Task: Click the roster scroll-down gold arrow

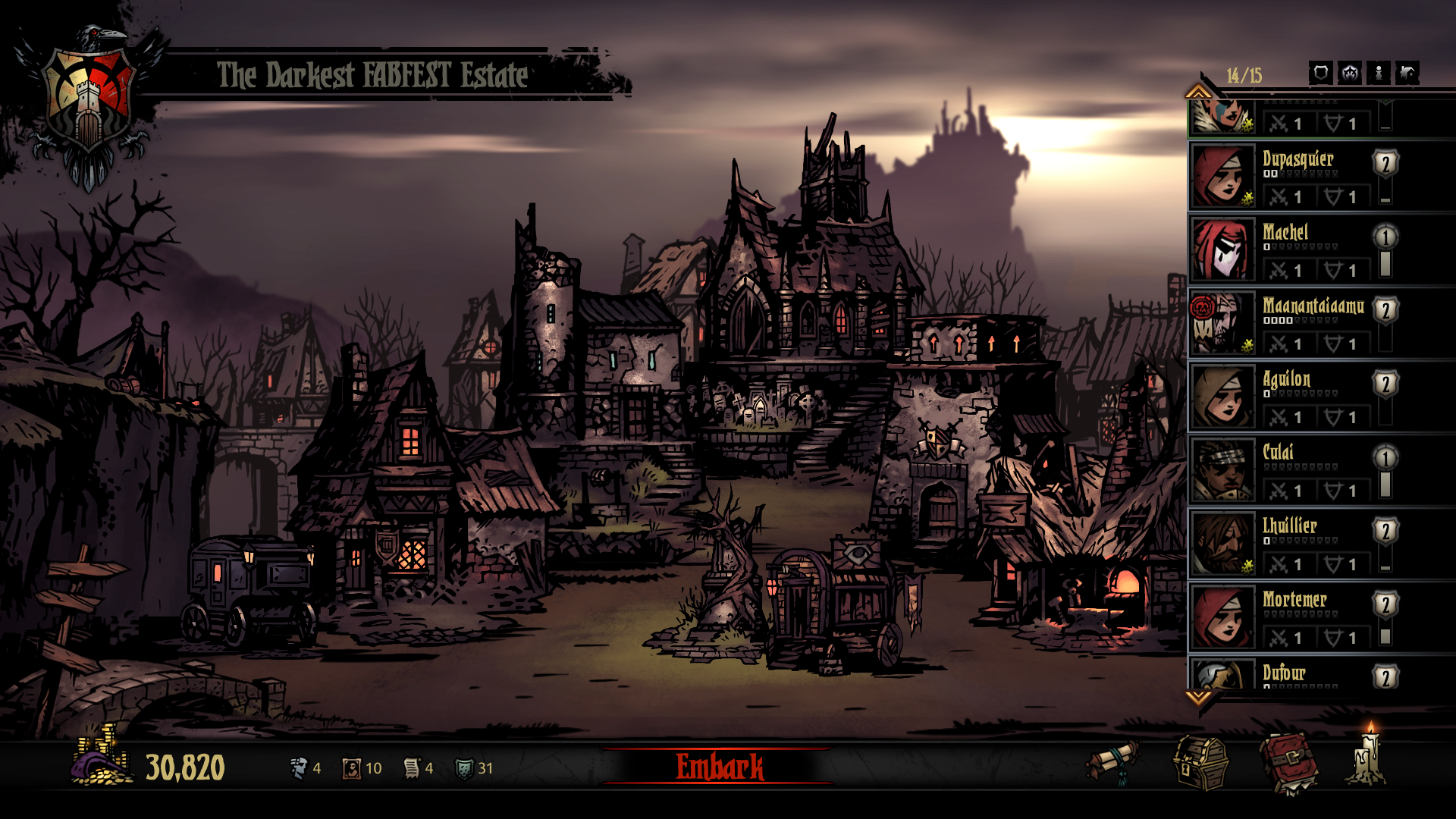Action: coord(1198,696)
